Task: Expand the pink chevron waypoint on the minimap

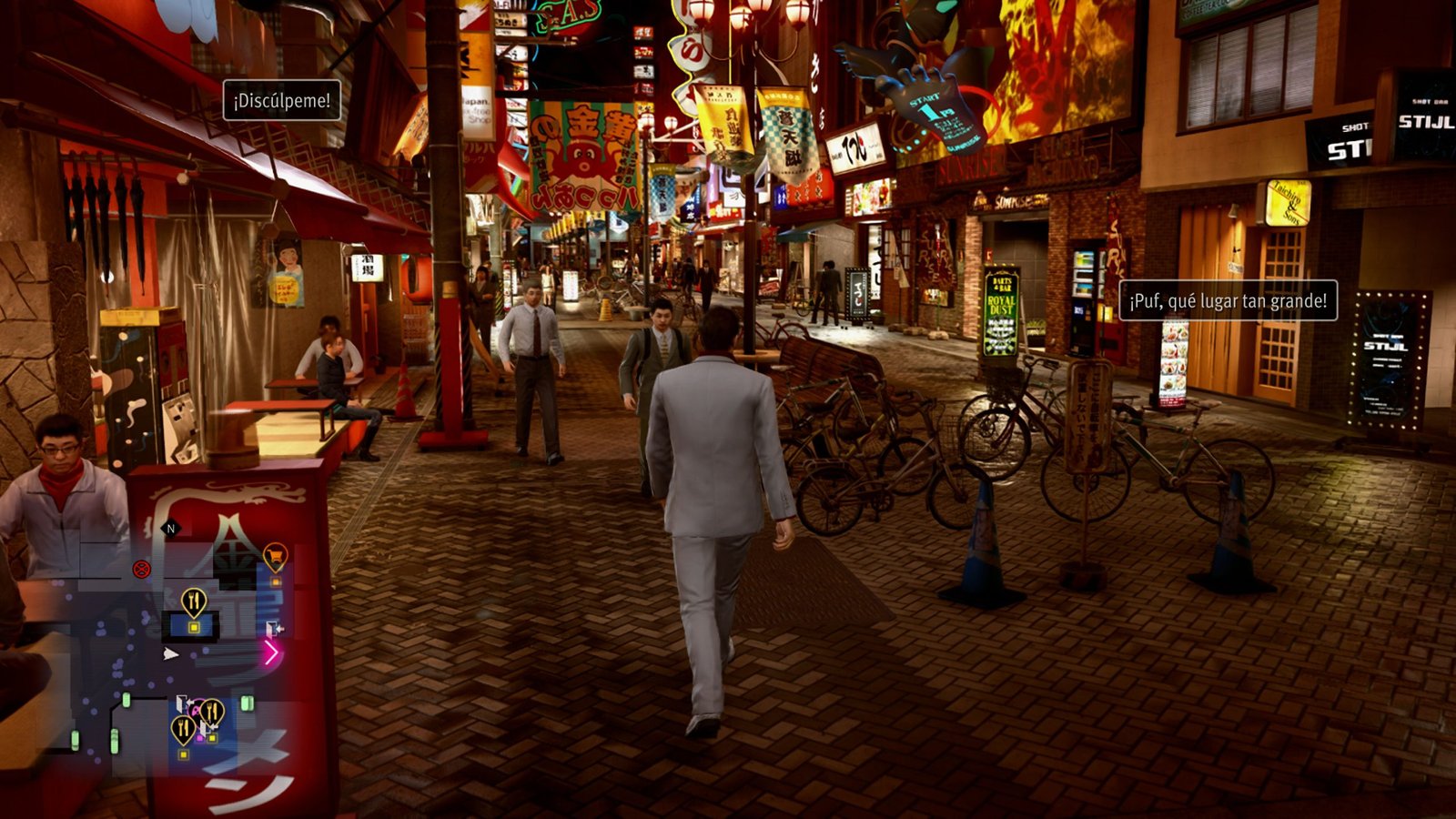Action: click(273, 652)
